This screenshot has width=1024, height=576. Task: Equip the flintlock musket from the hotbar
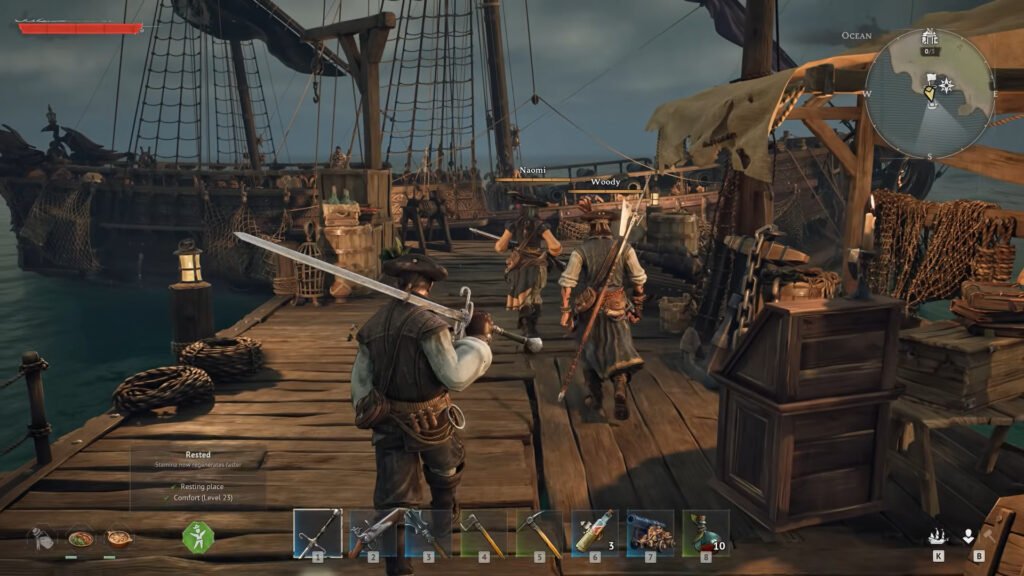coord(372,532)
